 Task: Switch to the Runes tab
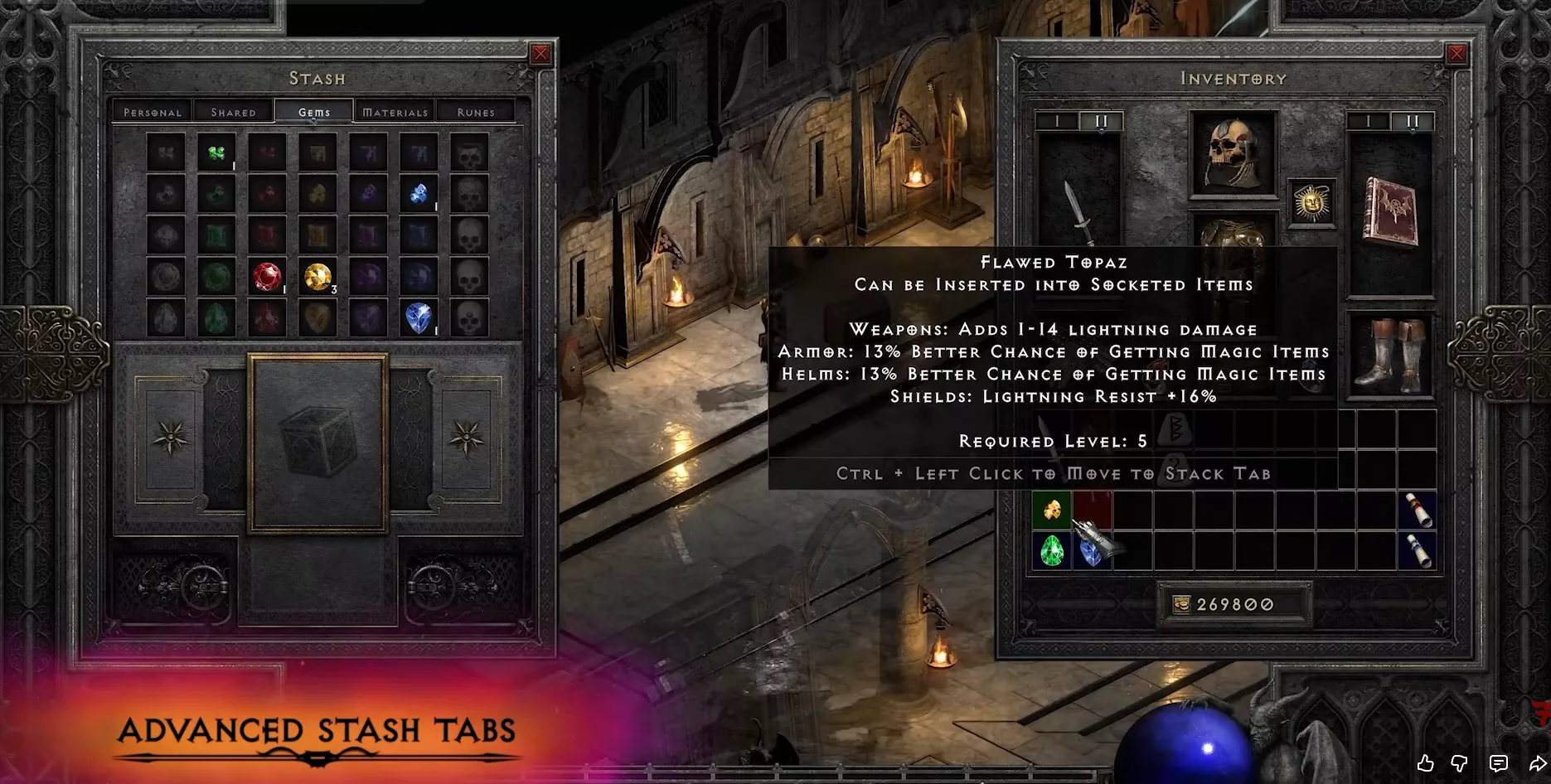pos(476,112)
